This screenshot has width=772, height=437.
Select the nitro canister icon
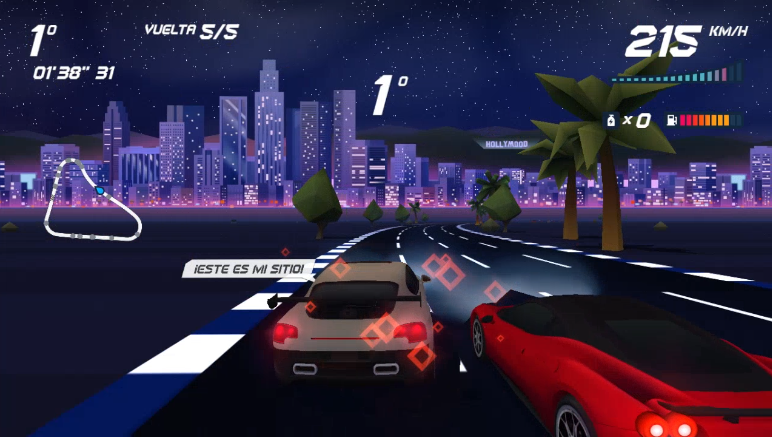609,121
